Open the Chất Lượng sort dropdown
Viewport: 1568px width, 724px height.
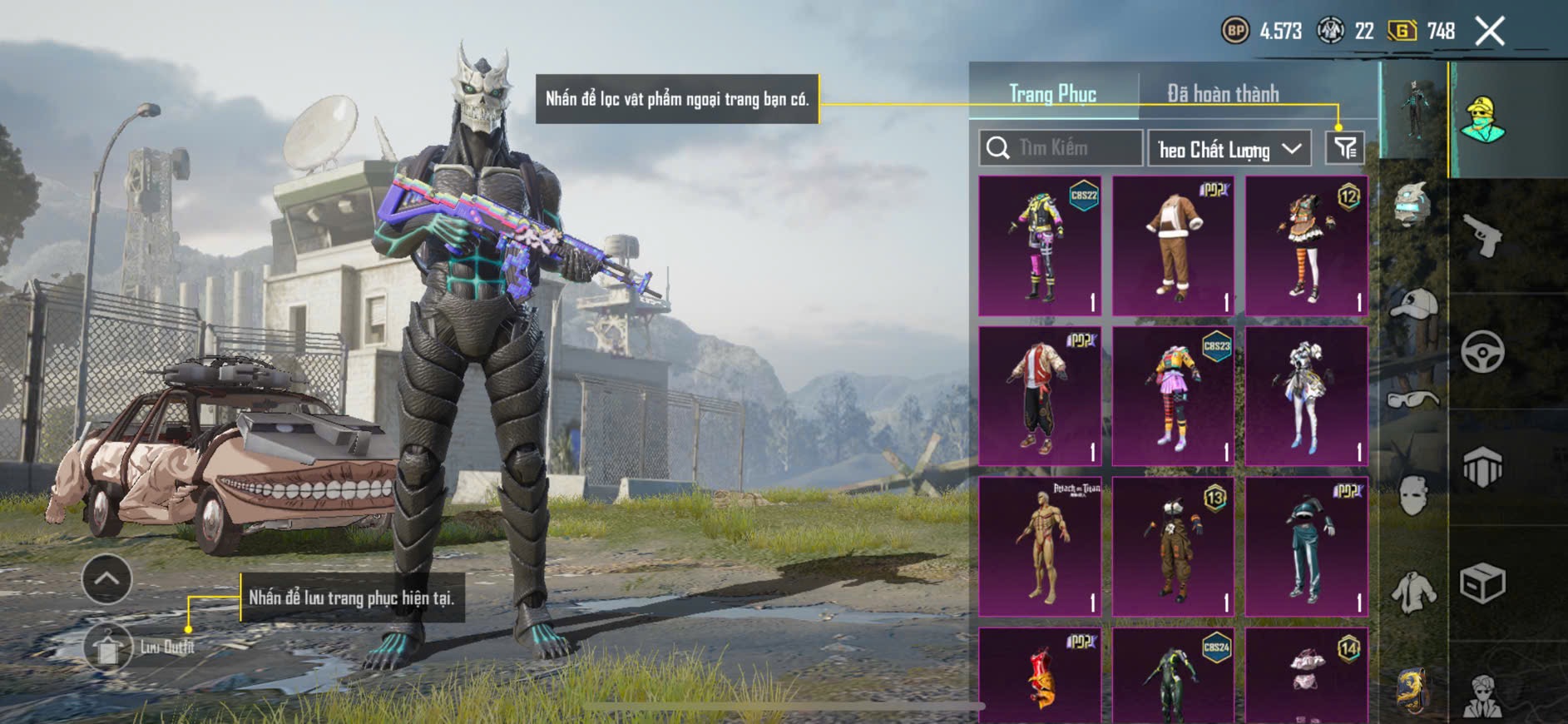click(1229, 149)
